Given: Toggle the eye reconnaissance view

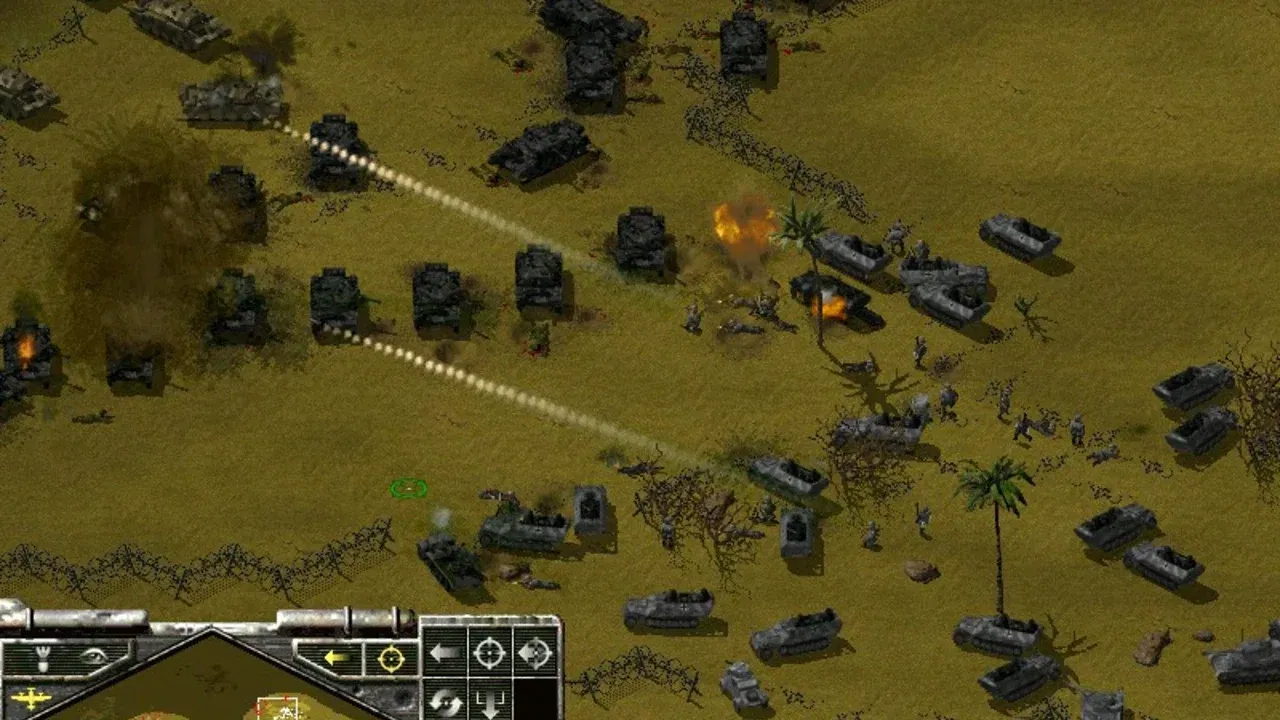Looking at the screenshot, I should coord(95,655).
